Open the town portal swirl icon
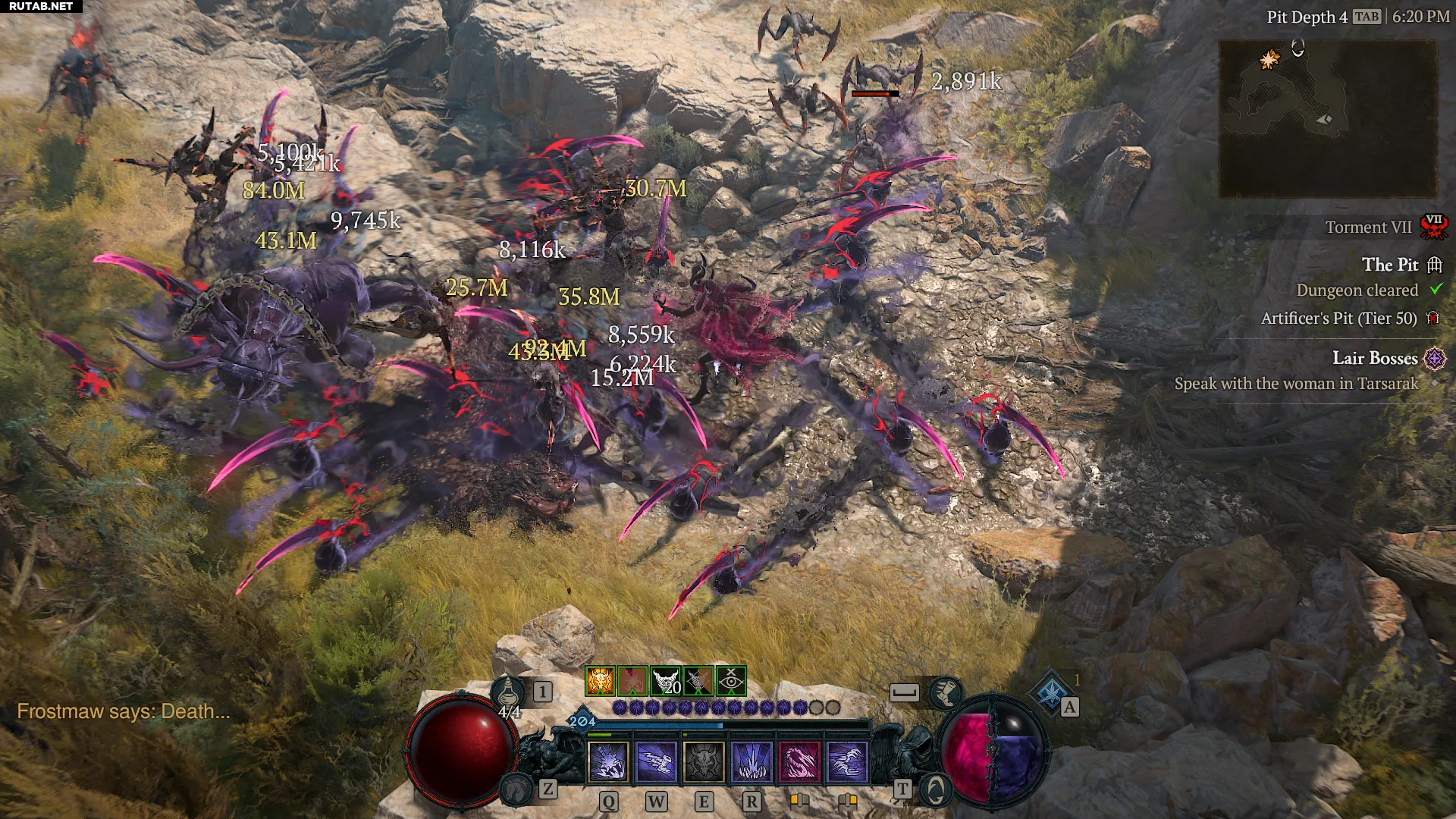Image resolution: width=1456 pixels, height=819 pixels. 936,789
